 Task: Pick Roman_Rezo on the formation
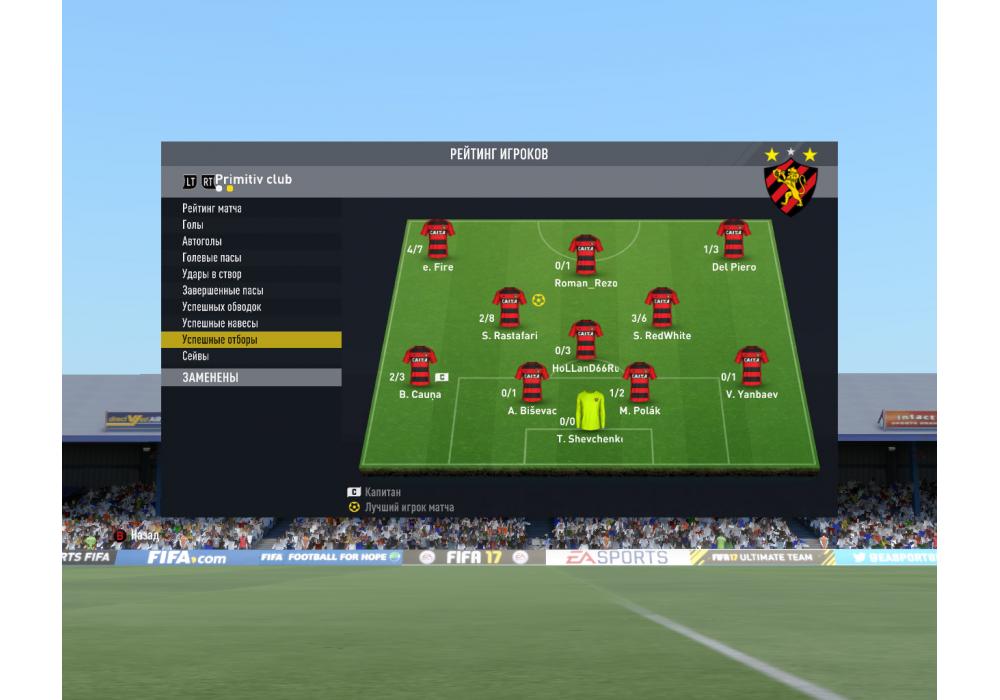click(x=585, y=254)
